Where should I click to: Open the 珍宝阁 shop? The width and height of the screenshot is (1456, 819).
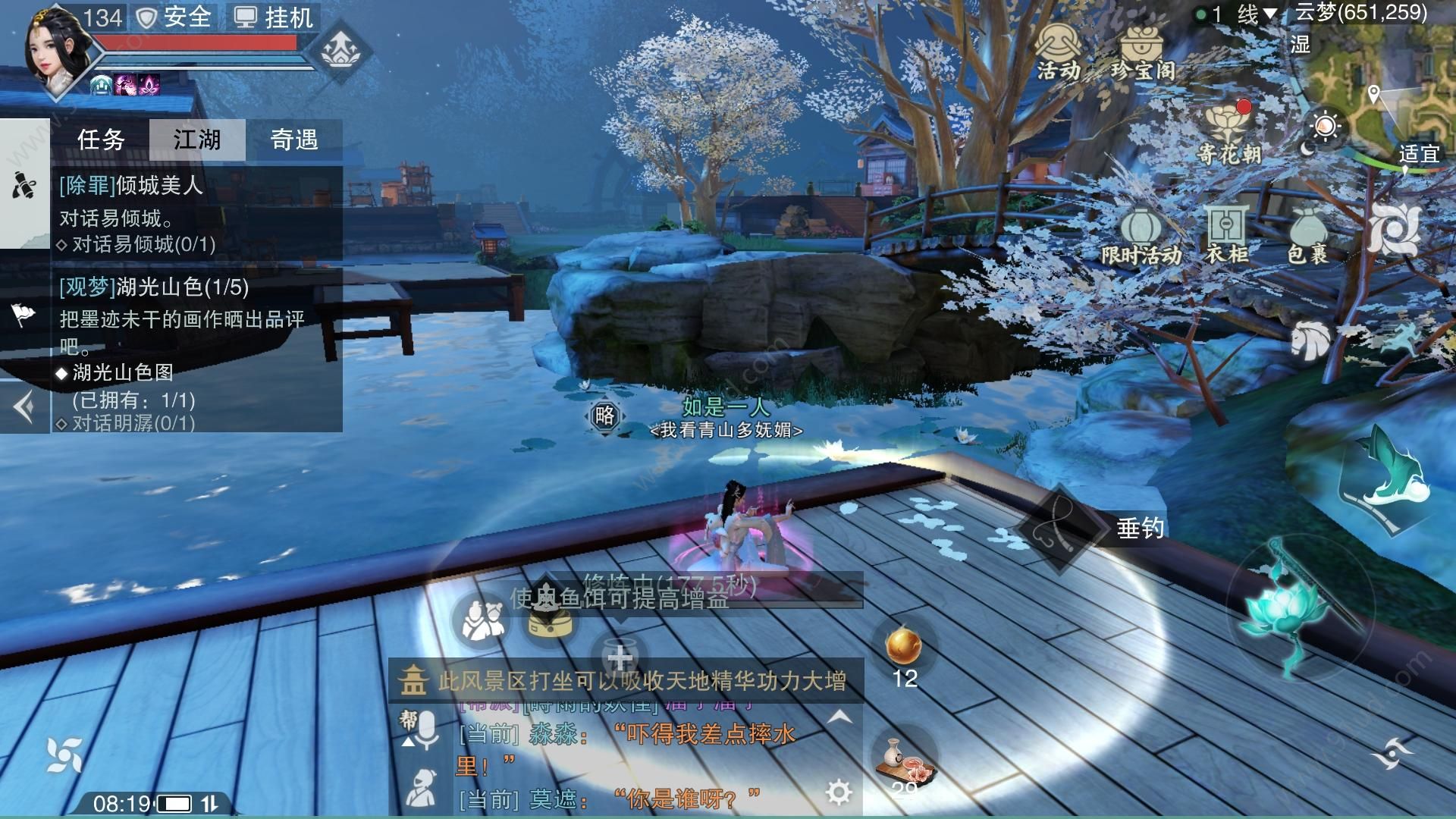(1144, 52)
